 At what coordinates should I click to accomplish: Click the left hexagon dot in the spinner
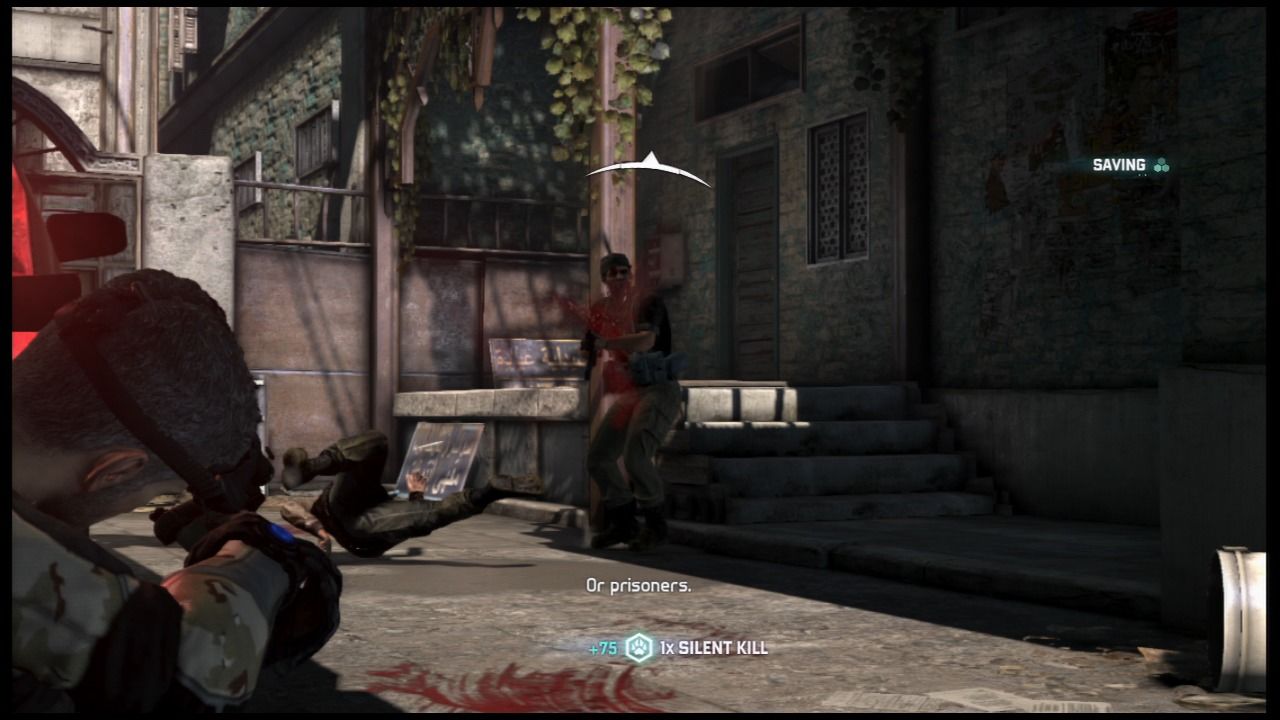coord(1158,168)
